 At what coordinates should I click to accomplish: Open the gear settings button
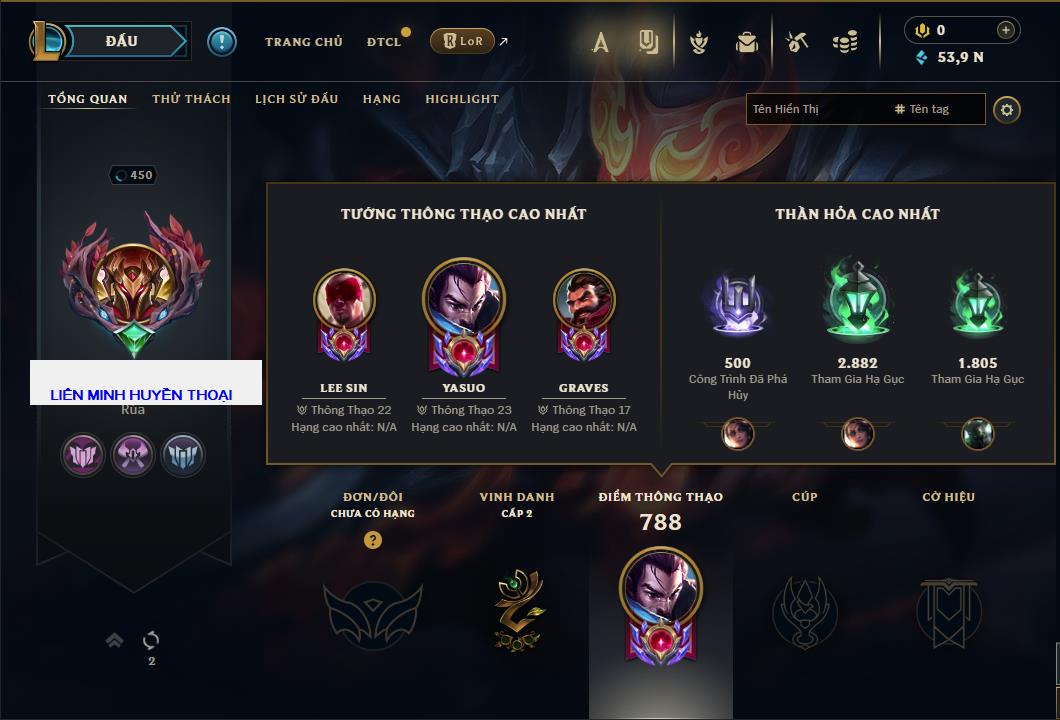pyautogui.click(x=1006, y=109)
